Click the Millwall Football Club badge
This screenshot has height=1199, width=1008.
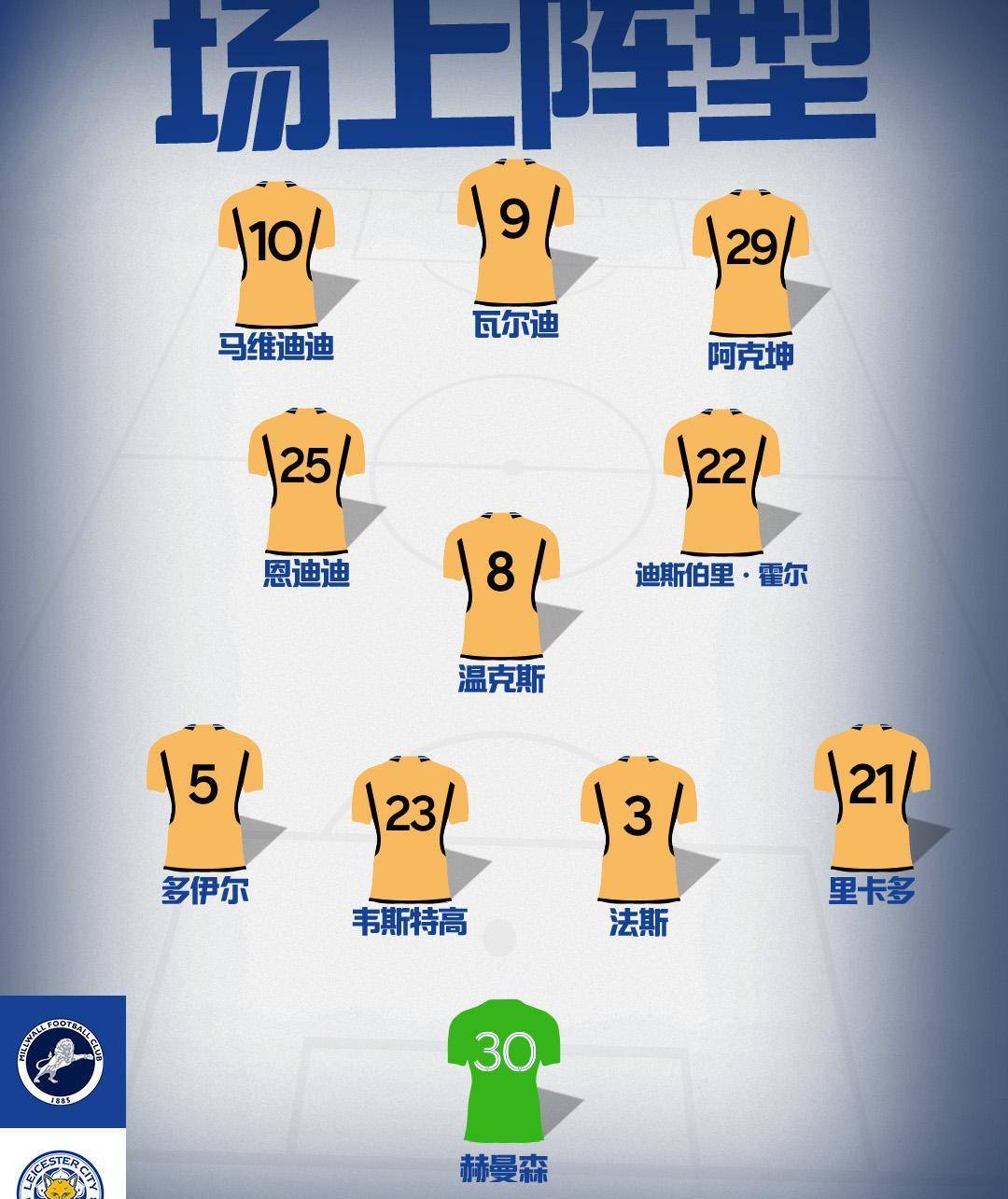61,1063
